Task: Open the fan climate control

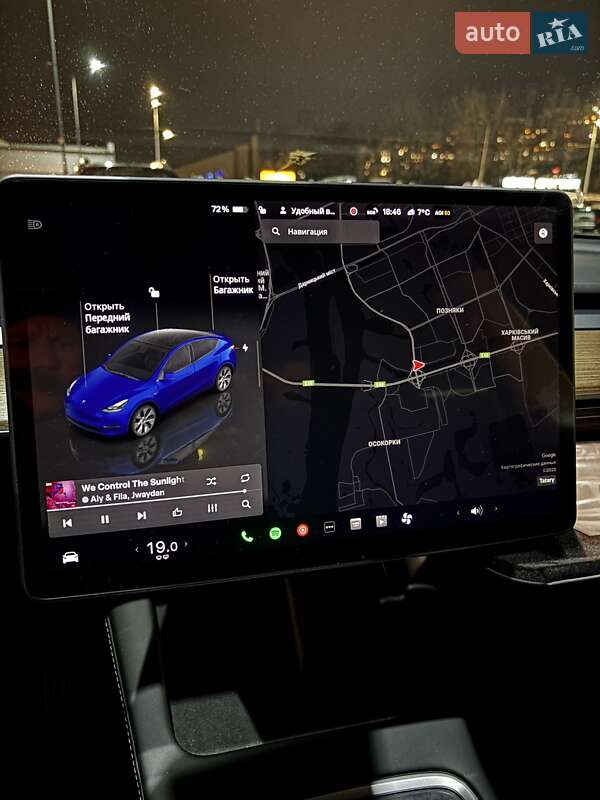Action: [407, 518]
